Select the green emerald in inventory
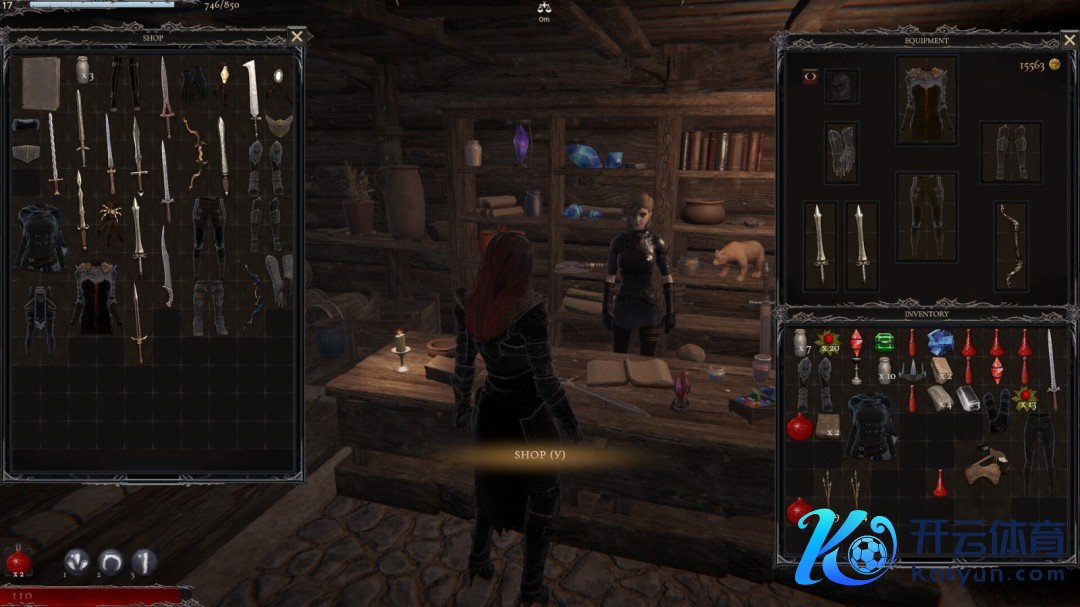 pyautogui.click(x=884, y=342)
